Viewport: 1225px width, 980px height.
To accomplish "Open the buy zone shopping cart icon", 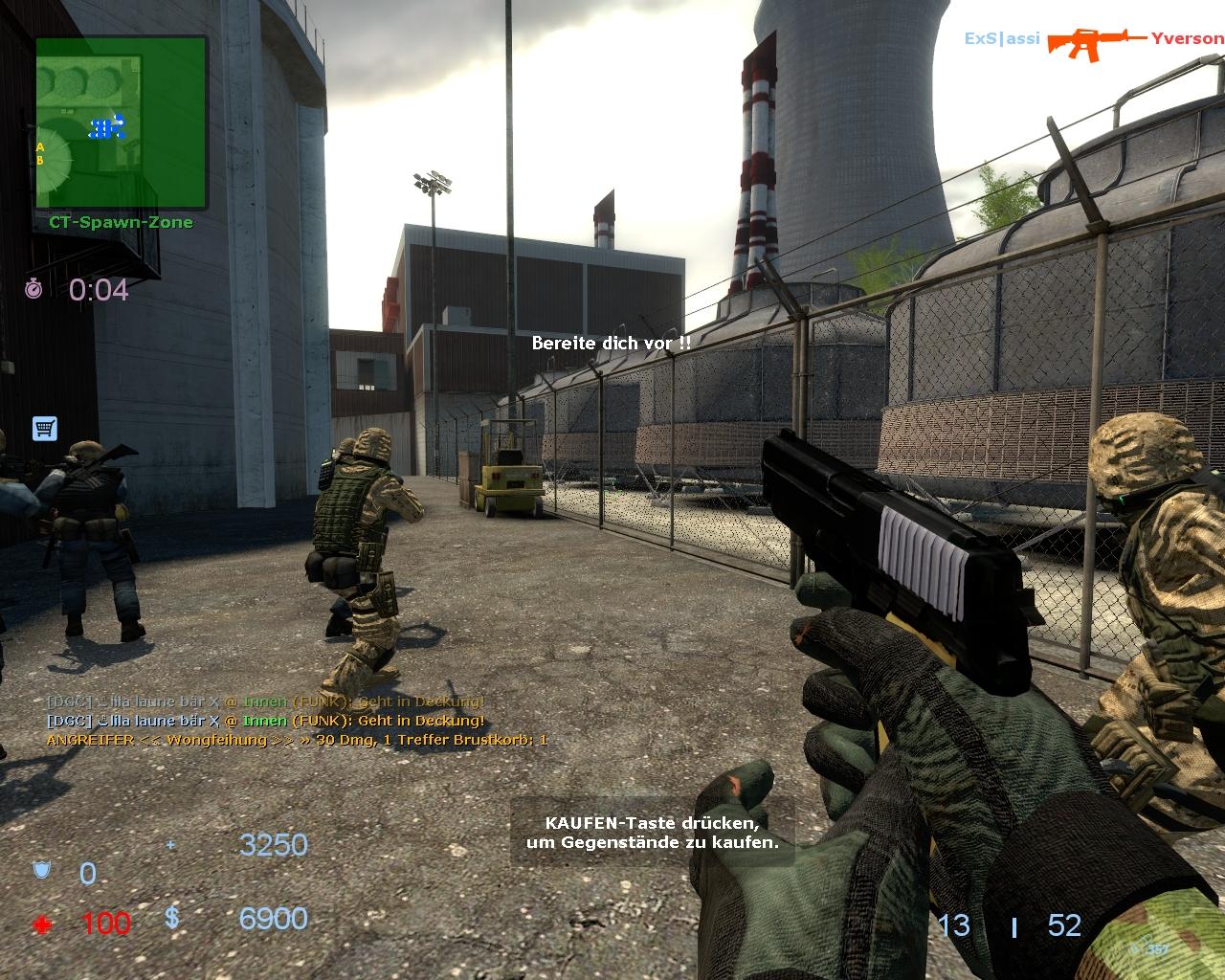I will tap(44, 428).
